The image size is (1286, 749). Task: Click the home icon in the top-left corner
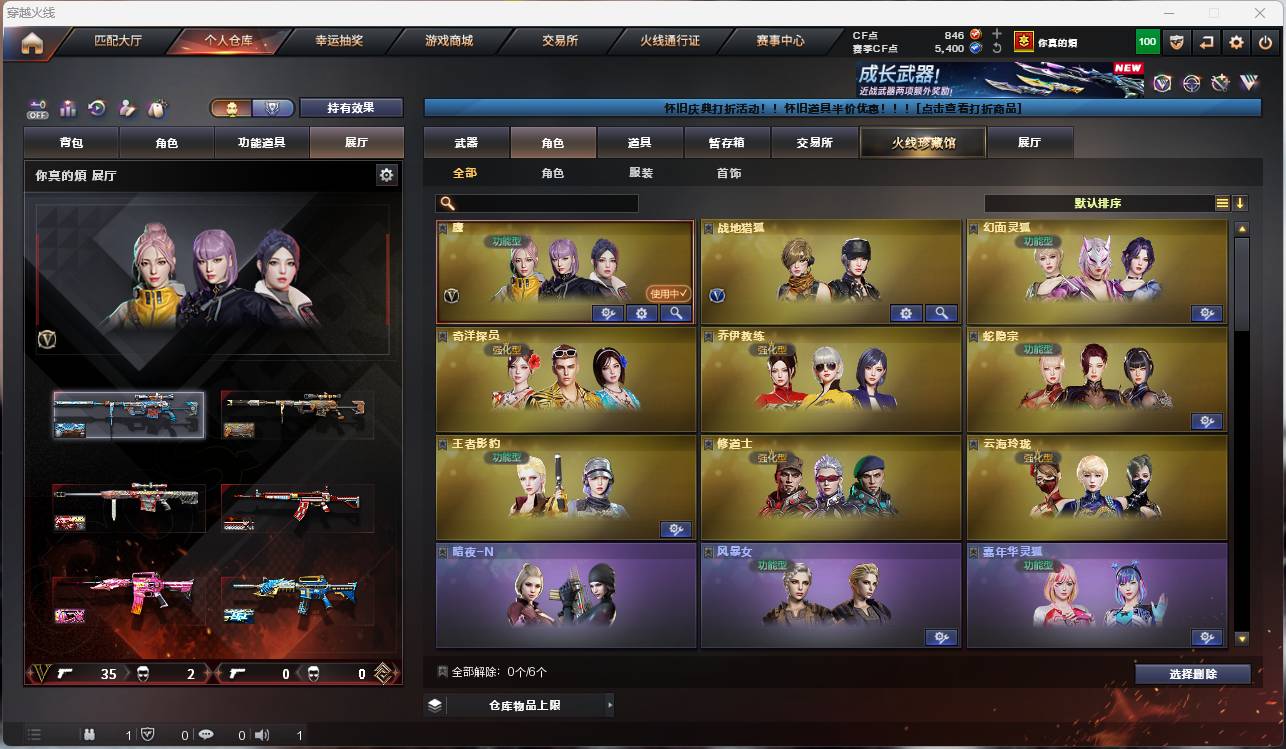33,42
